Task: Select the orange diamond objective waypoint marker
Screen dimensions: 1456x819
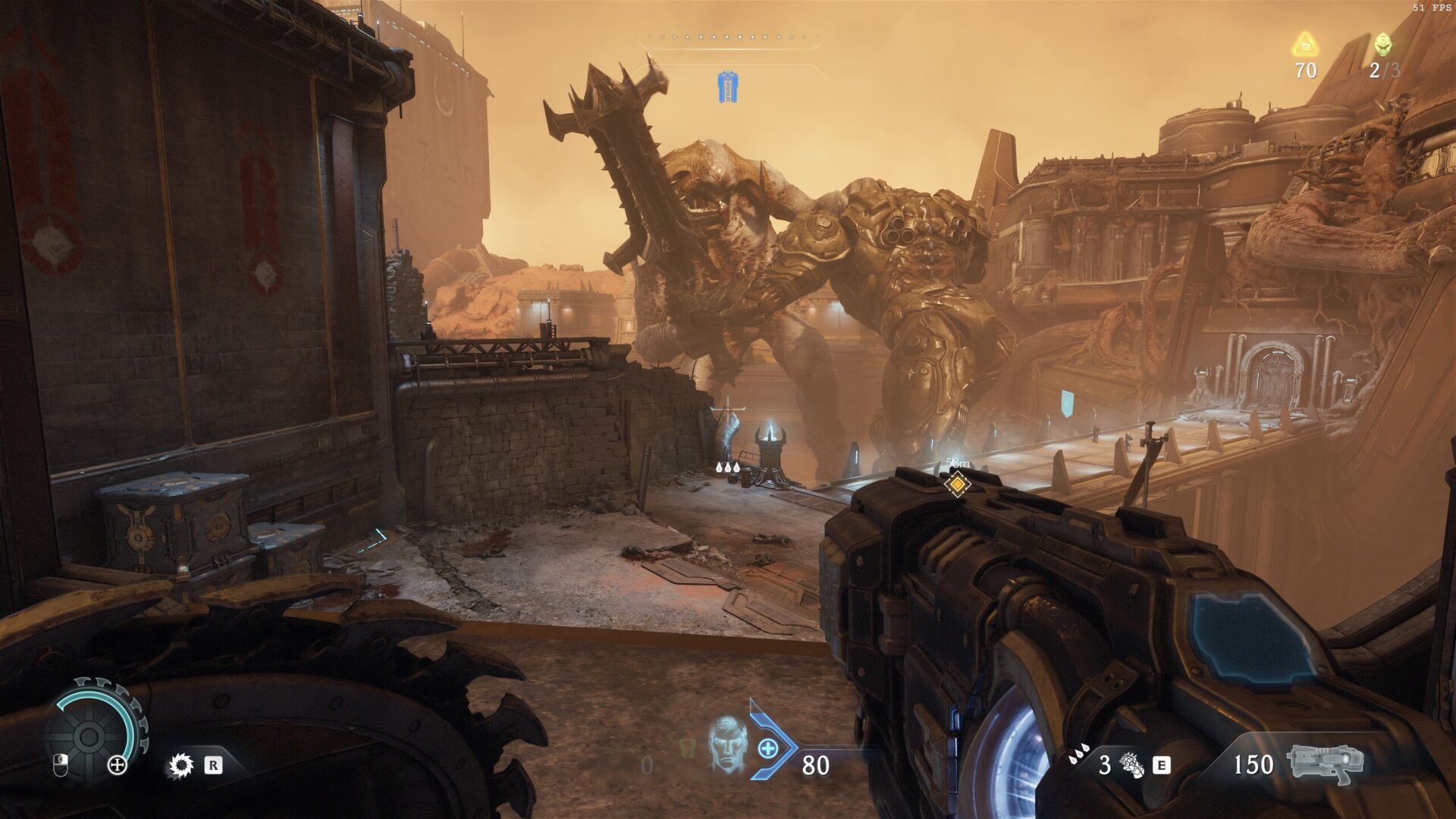Action: click(x=958, y=482)
